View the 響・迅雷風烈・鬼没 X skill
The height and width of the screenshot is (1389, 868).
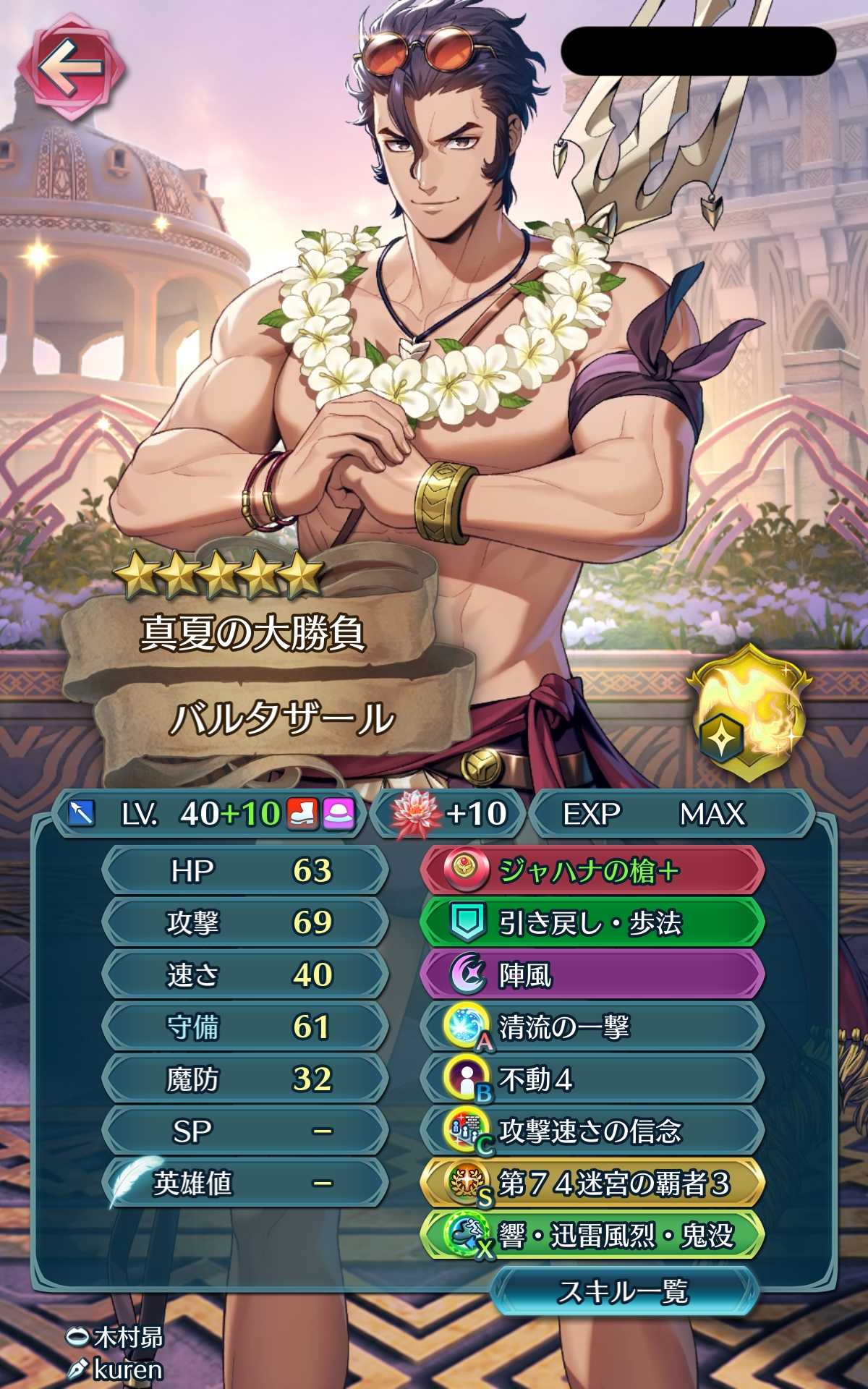coord(592,1236)
